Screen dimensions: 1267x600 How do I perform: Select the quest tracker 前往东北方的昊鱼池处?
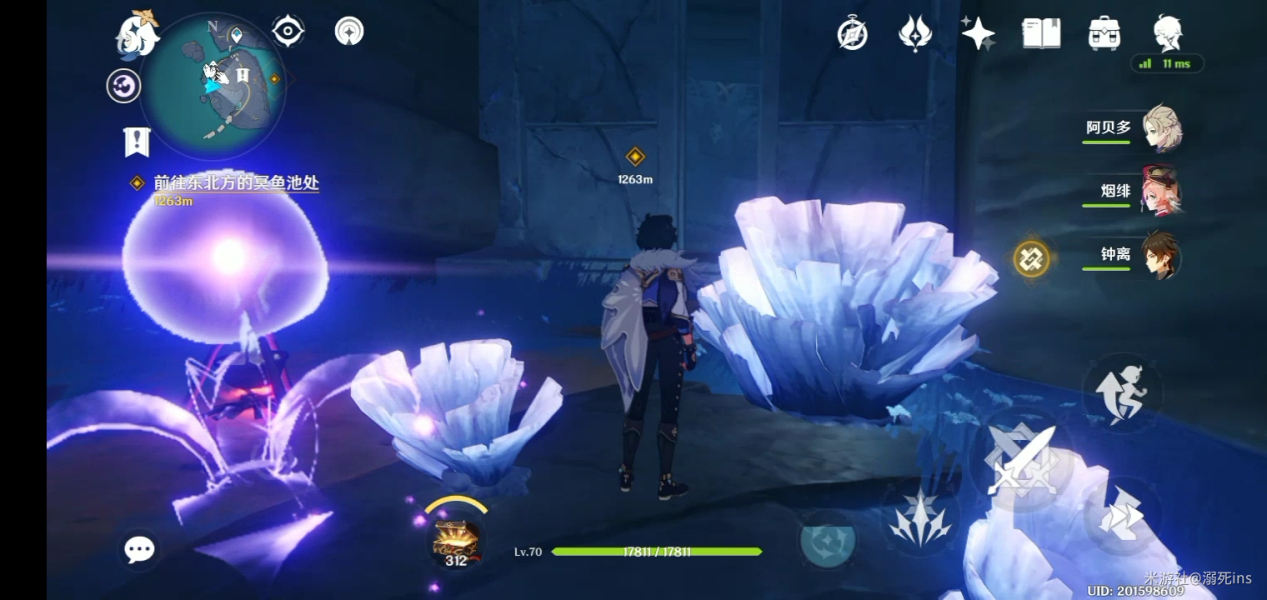pos(236,183)
